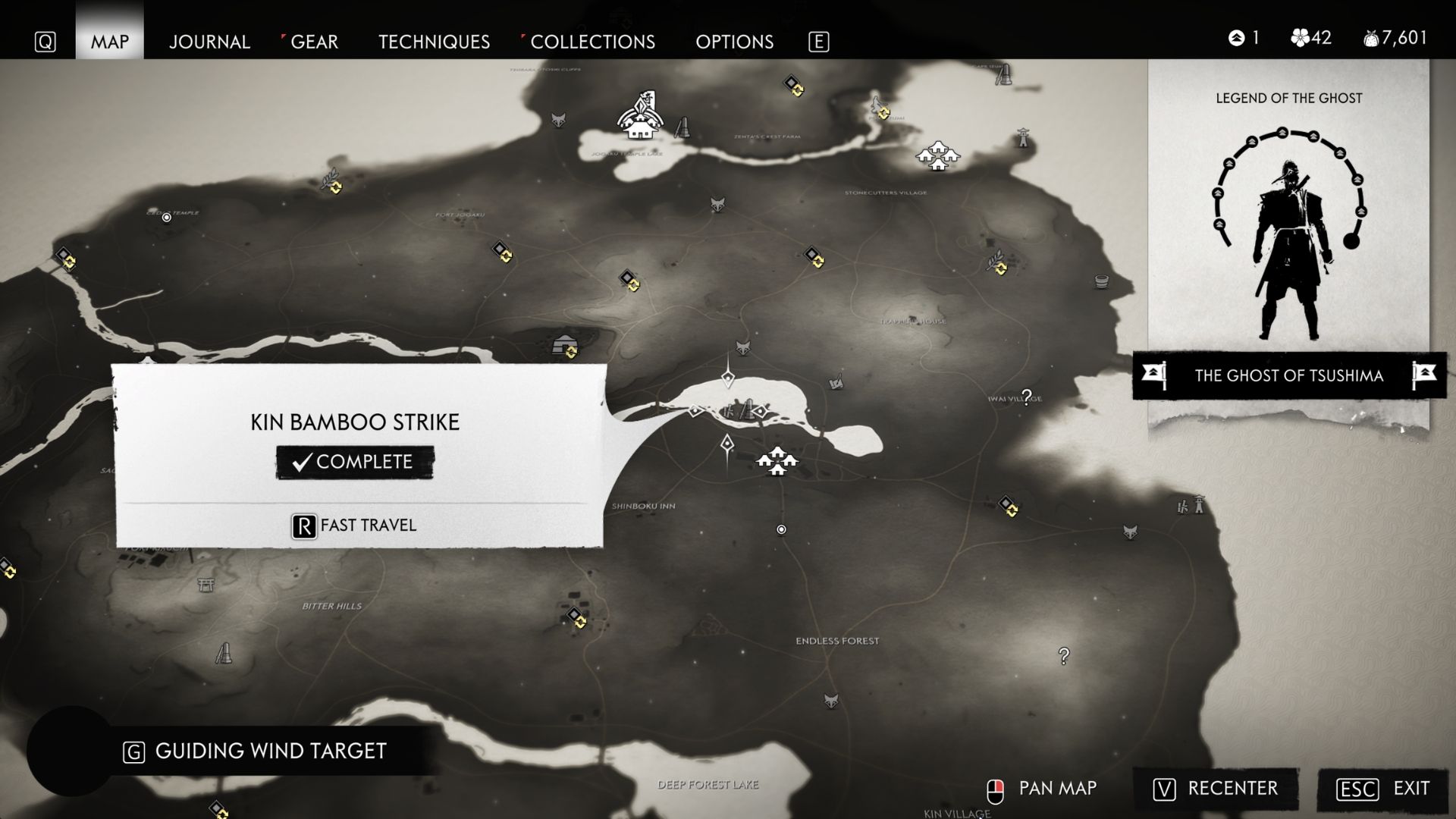Select the lighthouse marker on the coast

[1023, 137]
